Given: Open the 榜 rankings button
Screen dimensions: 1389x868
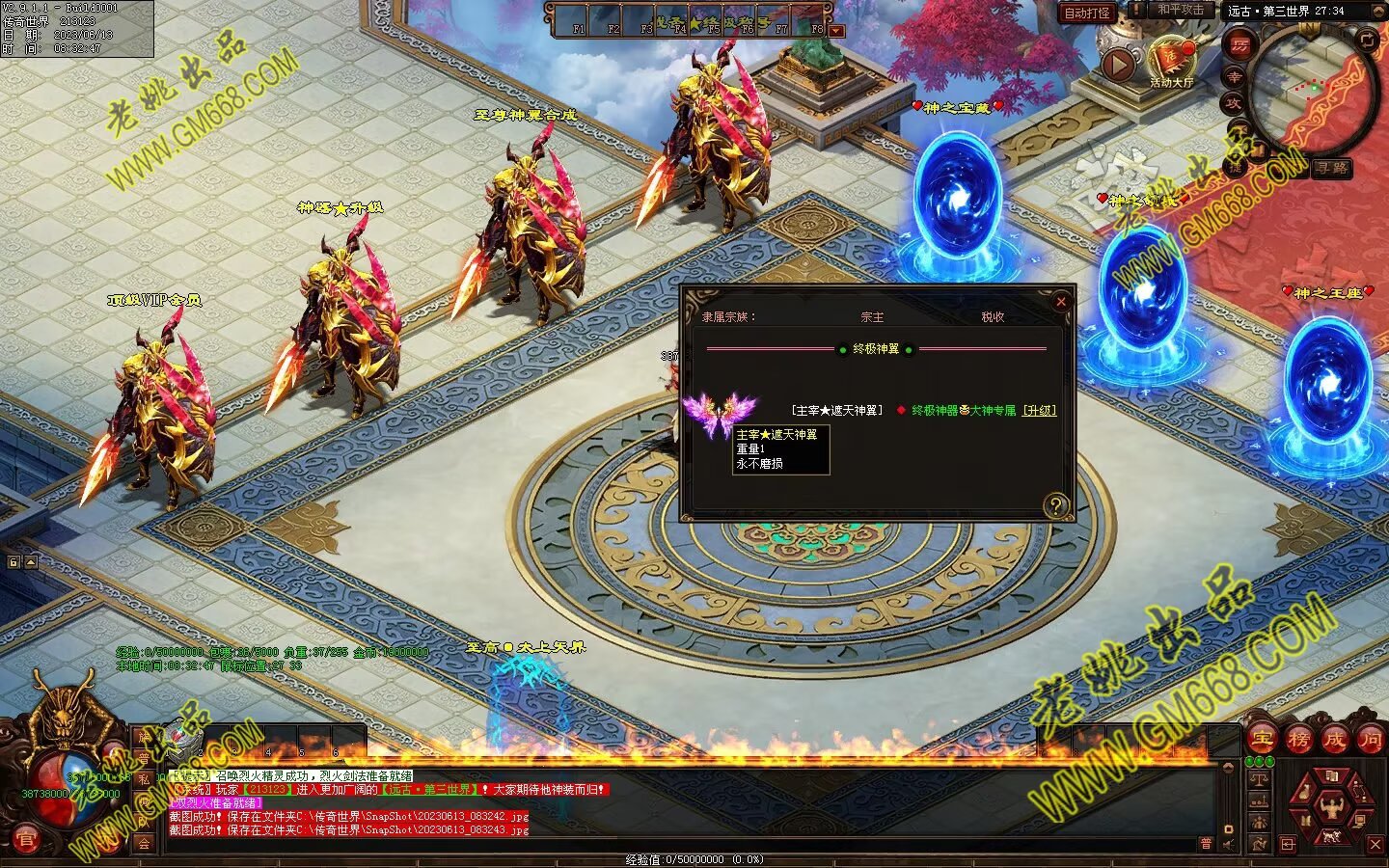Looking at the screenshot, I should tap(1298, 740).
